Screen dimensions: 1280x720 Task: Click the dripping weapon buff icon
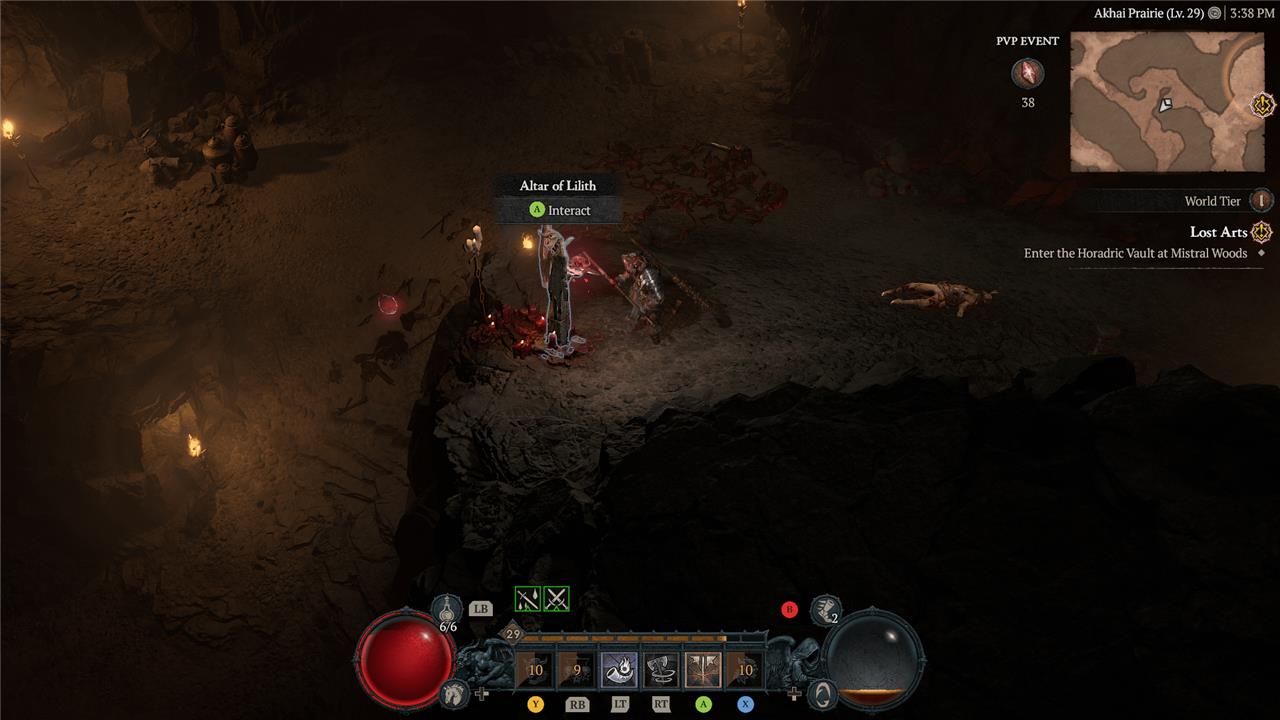click(x=527, y=599)
